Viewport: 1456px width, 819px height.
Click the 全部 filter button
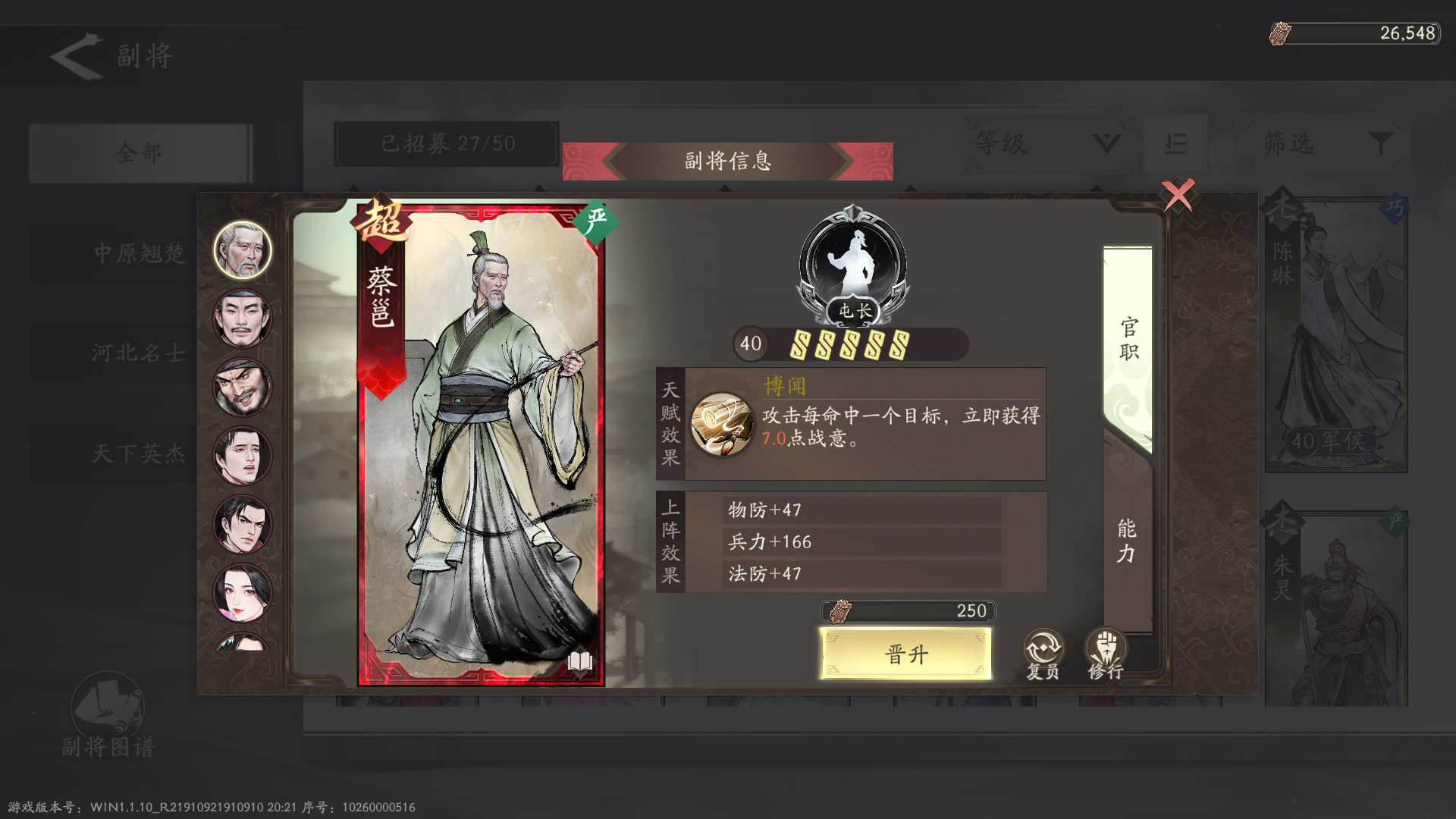141,152
